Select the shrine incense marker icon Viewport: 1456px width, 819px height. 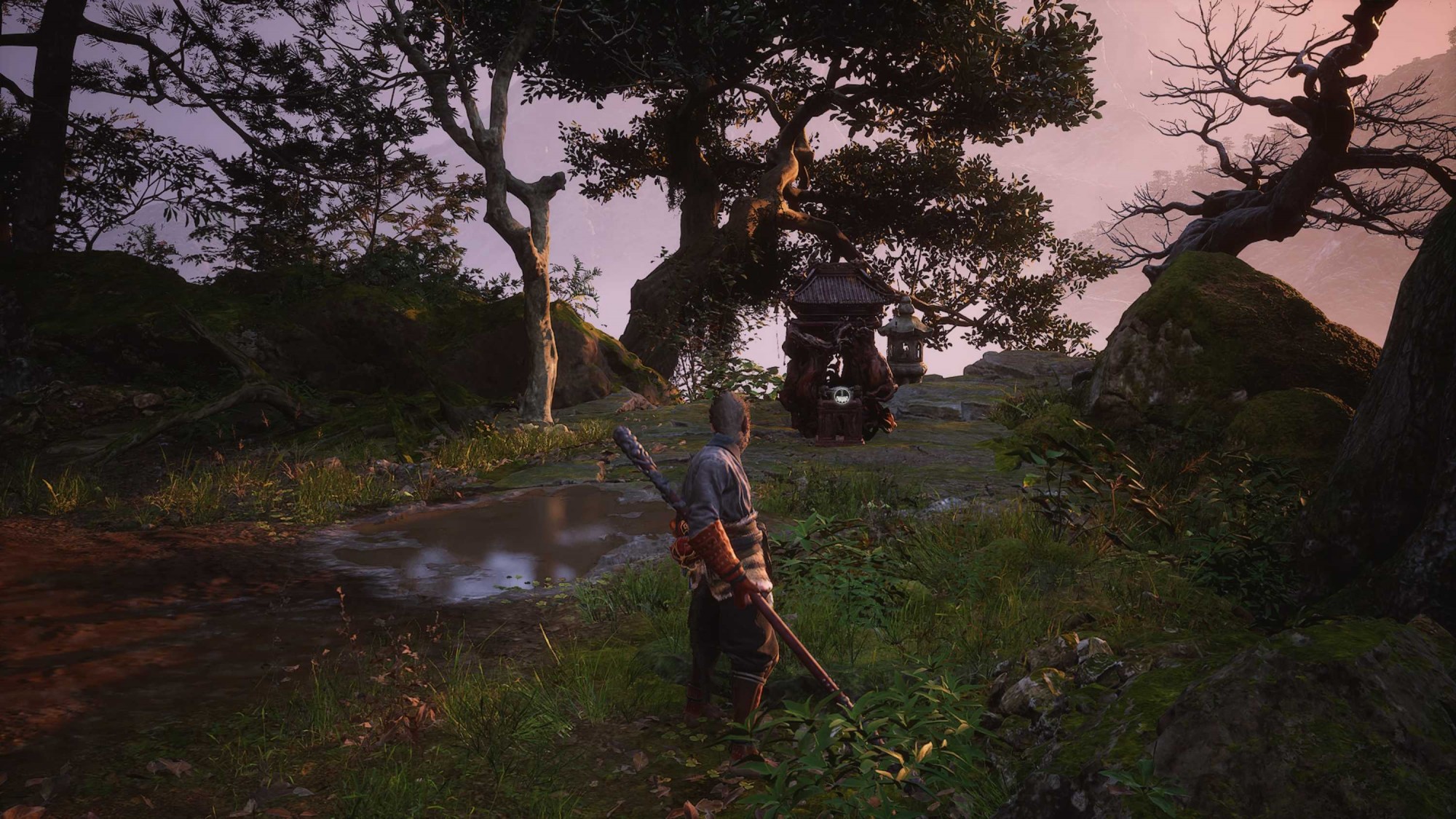tap(842, 397)
